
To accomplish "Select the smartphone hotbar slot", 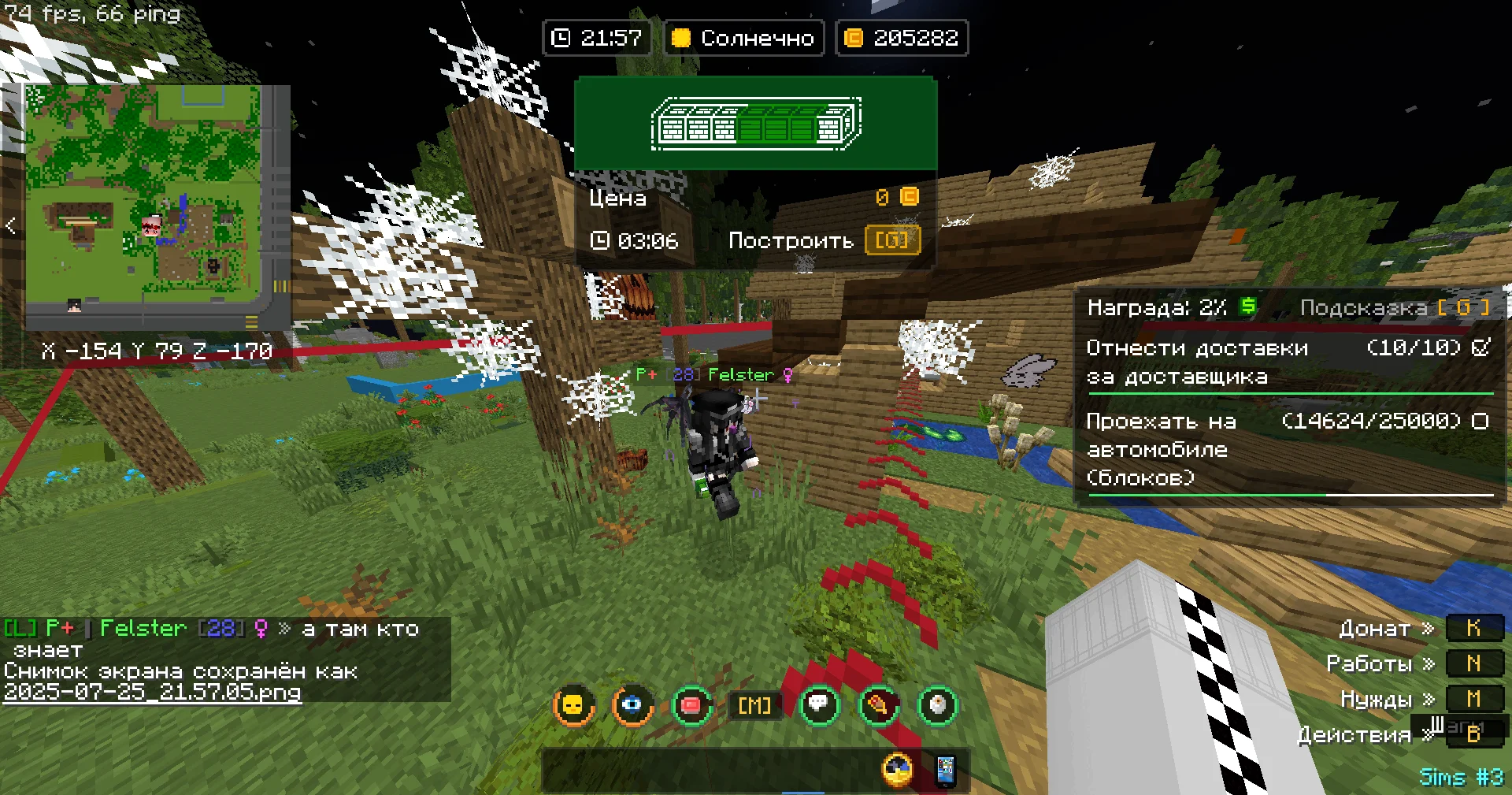I will (x=945, y=771).
